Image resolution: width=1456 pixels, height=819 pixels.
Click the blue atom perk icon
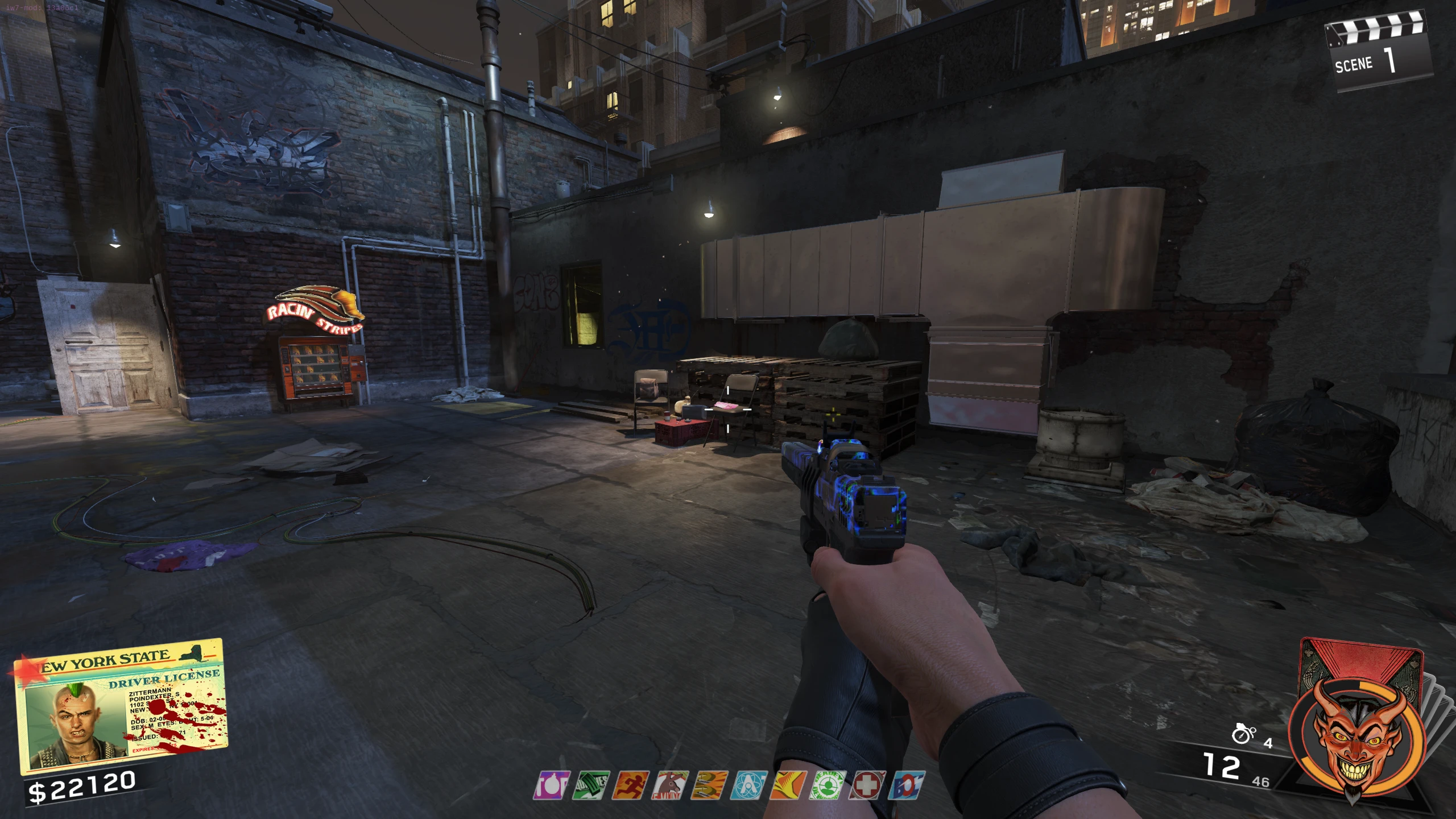pyautogui.click(x=748, y=785)
